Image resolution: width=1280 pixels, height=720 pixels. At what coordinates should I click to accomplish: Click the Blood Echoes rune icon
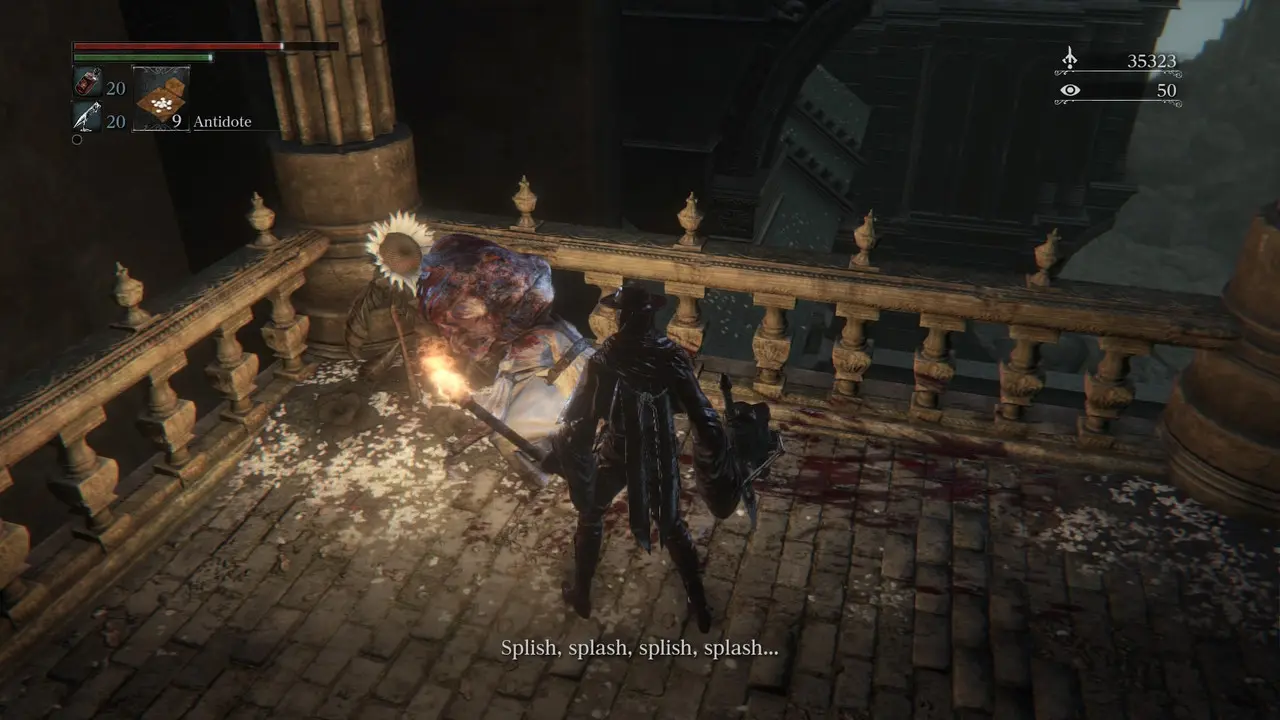1070,59
